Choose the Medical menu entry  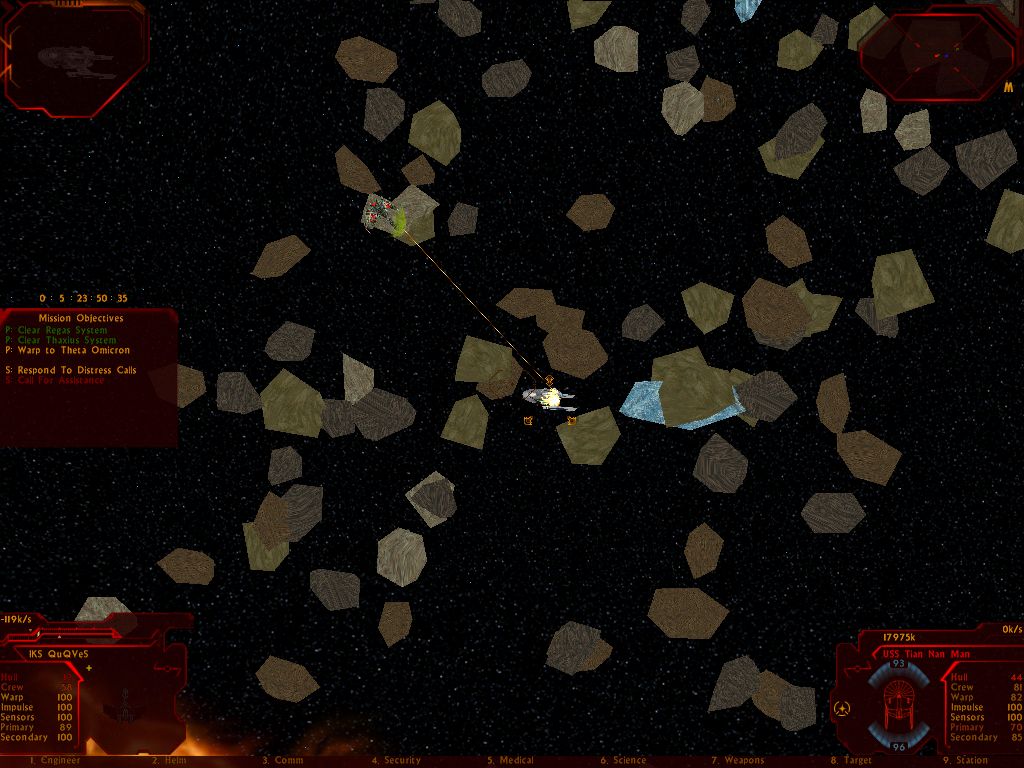[510, 761]
